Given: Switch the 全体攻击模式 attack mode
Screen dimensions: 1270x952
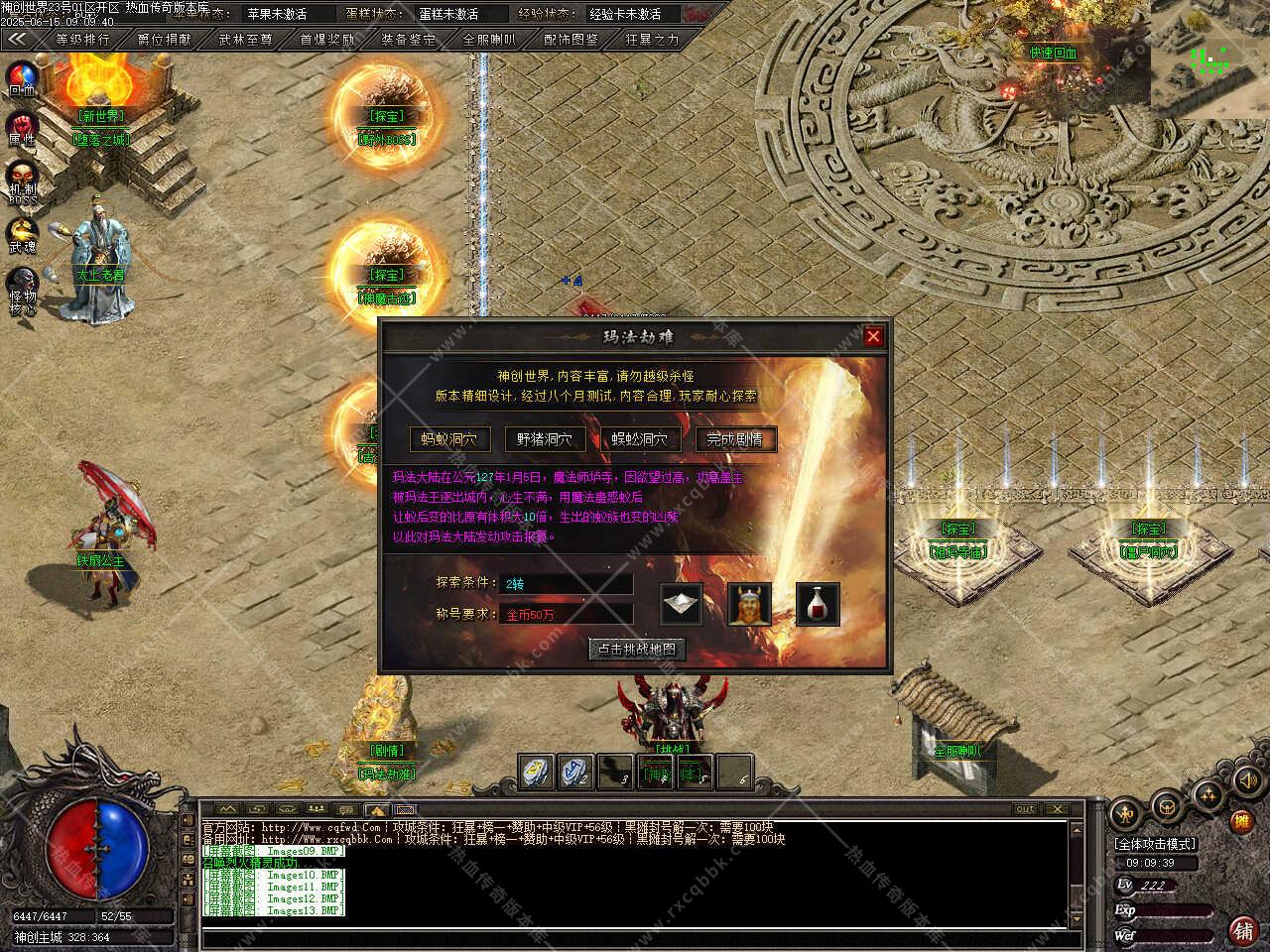Looking at the screenshot, I should (x=1156, y=844).
